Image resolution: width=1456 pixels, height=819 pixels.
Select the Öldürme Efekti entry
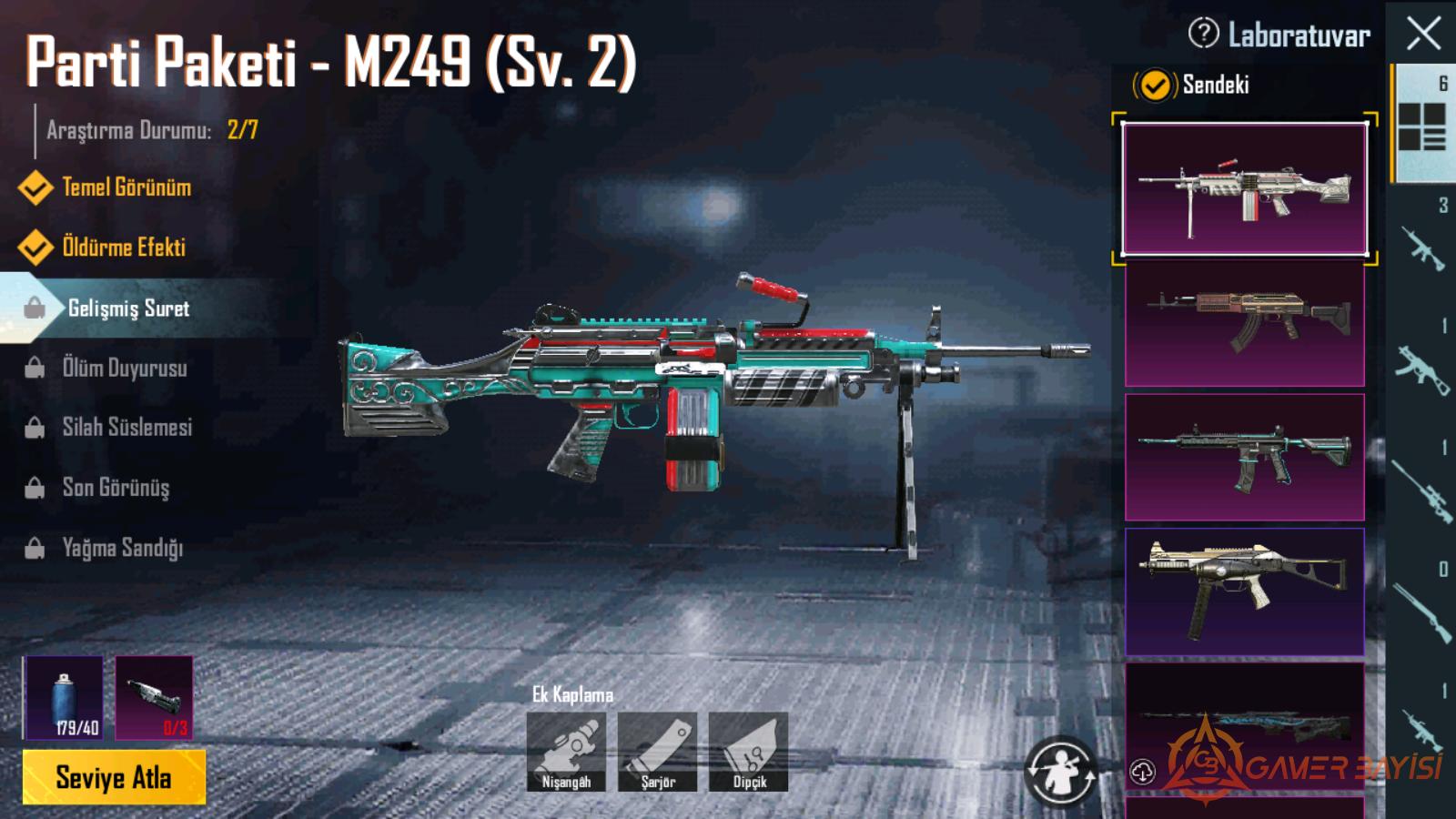pyautogui.click(x=123, y=248)
